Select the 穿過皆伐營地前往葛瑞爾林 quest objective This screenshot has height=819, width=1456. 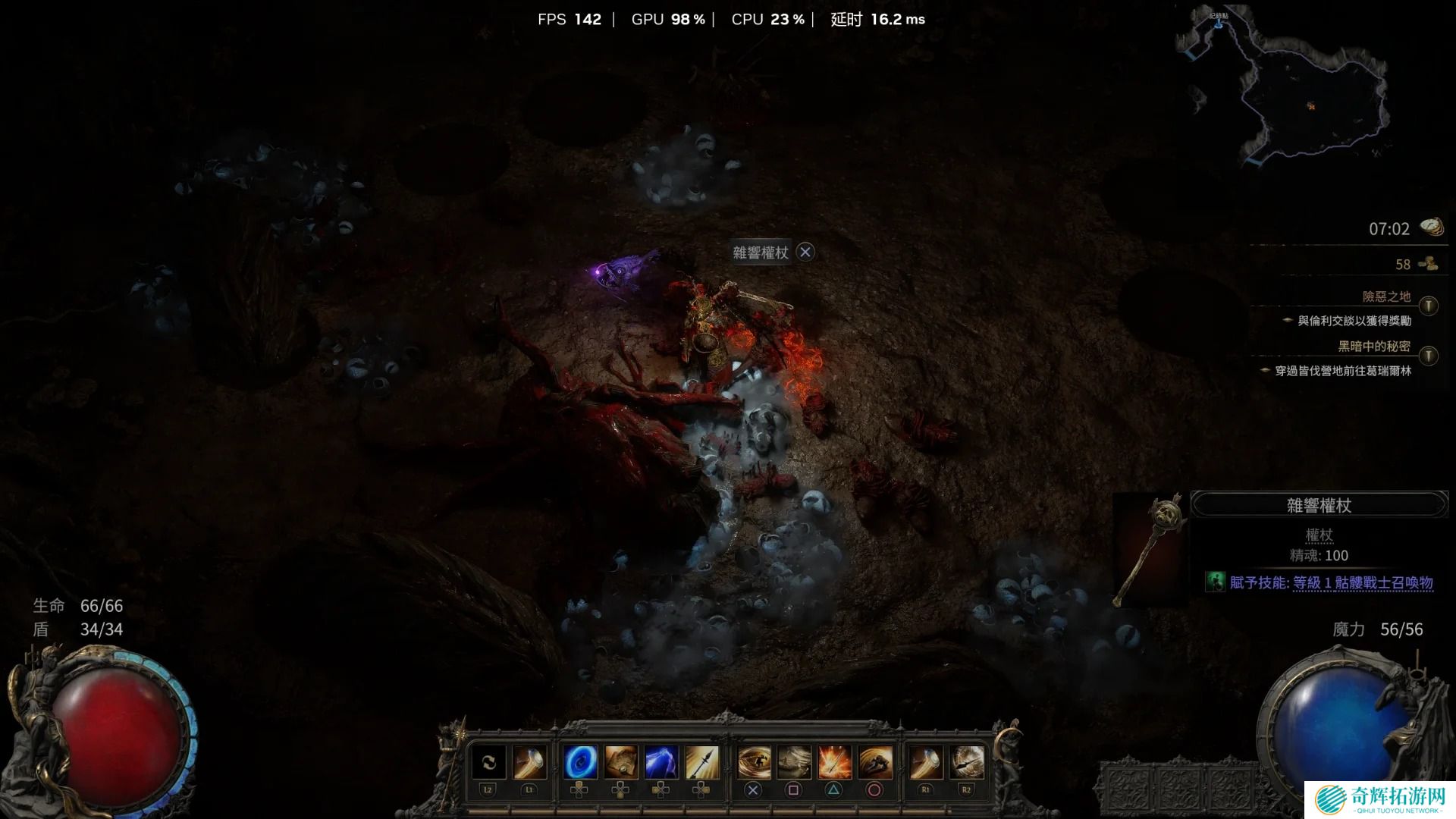point(1343,371)
